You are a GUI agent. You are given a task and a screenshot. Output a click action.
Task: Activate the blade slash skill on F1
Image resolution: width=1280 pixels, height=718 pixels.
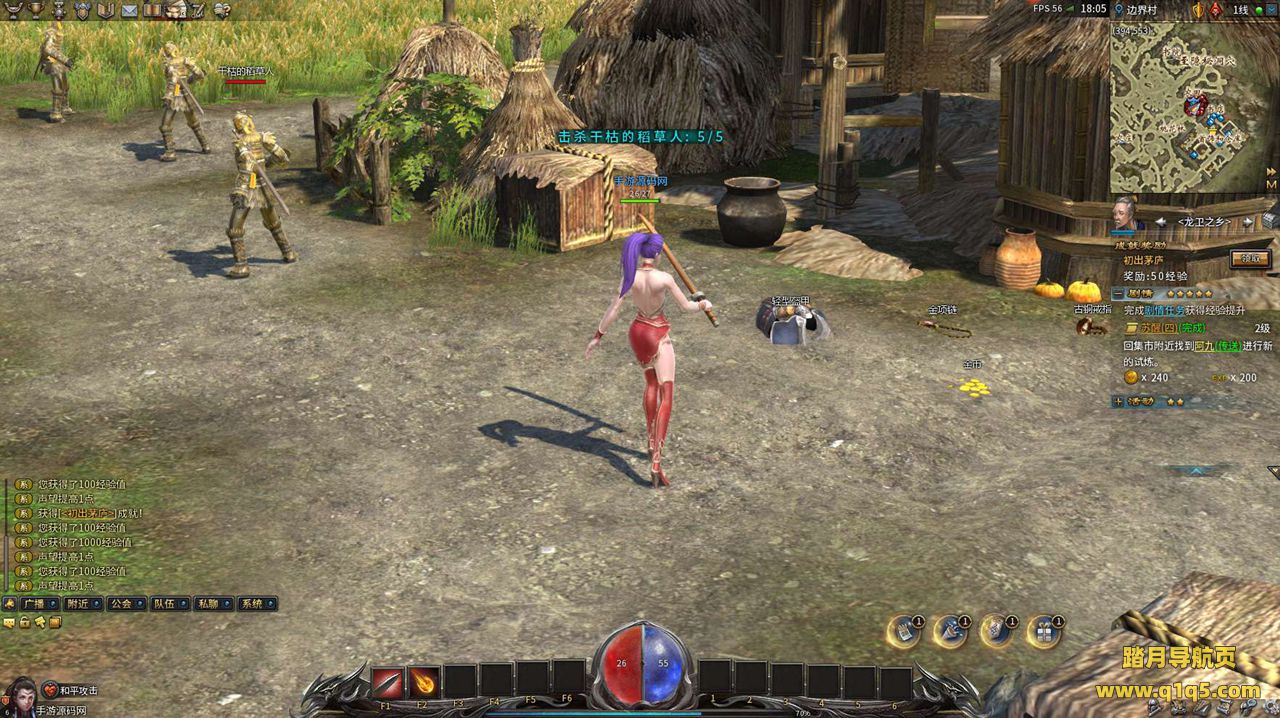(387, 682)
